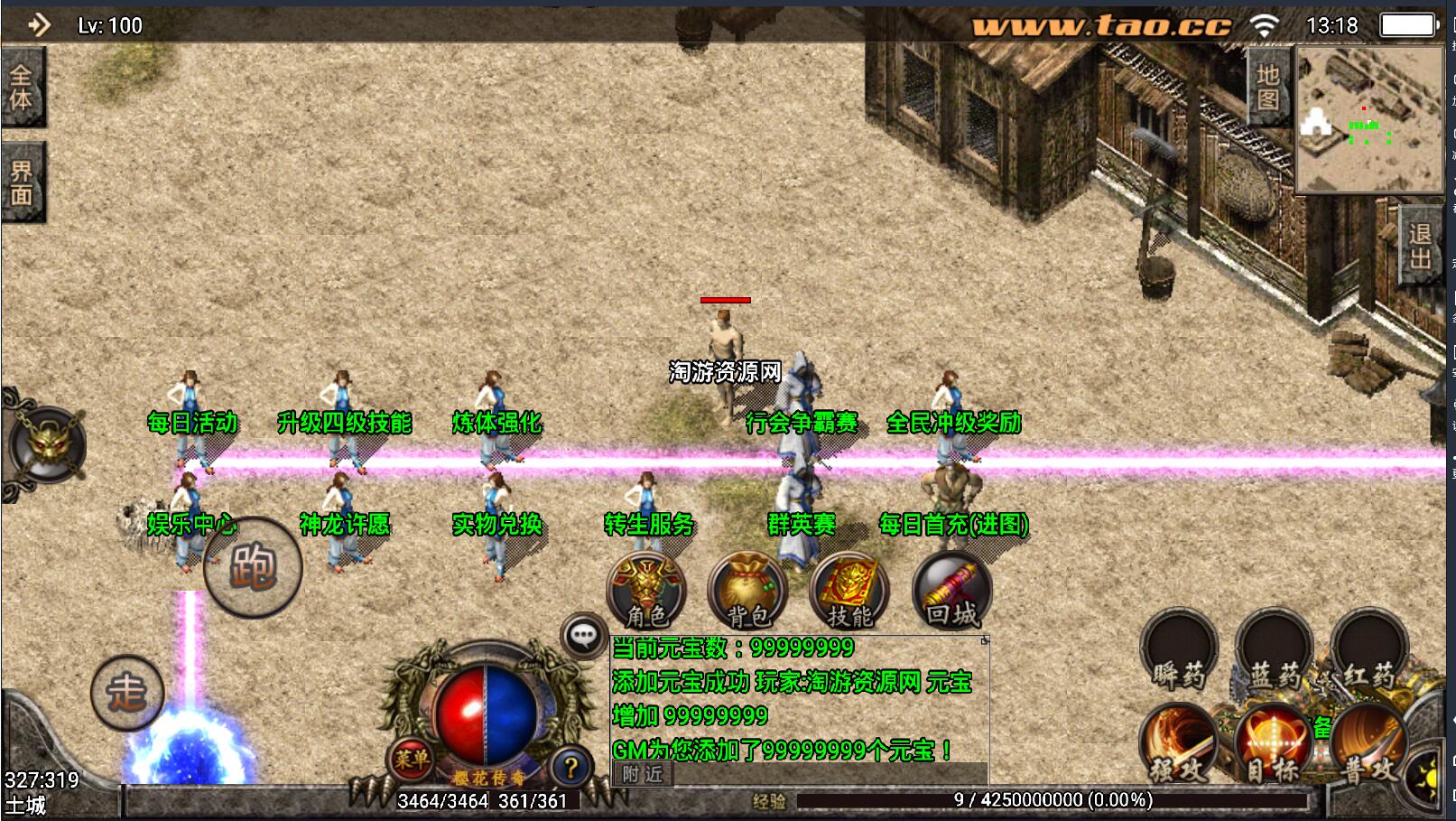Select the 目标 target button

click(1272, 744)
